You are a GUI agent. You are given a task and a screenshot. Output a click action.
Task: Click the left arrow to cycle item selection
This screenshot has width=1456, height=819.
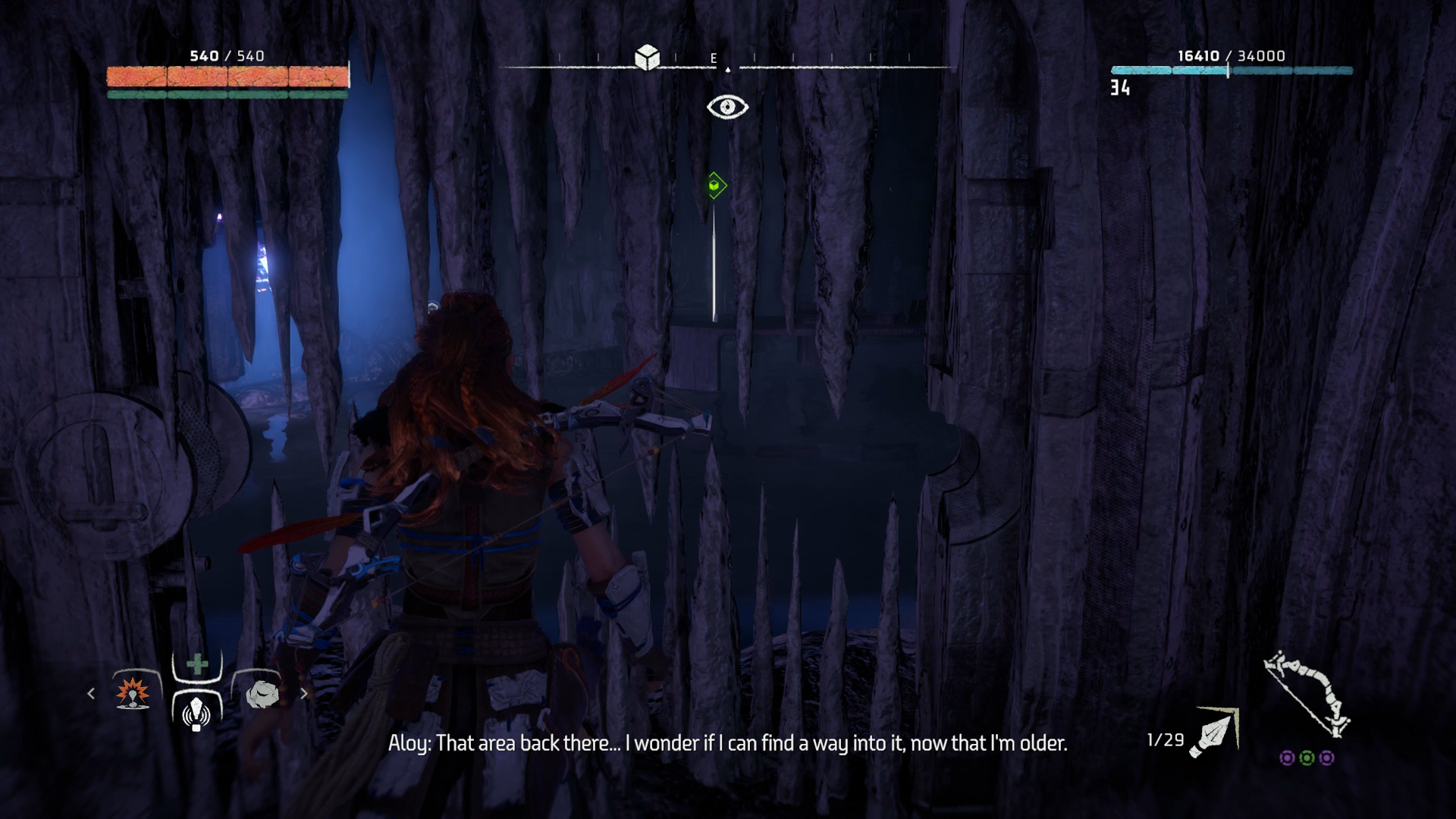(90, 693)
